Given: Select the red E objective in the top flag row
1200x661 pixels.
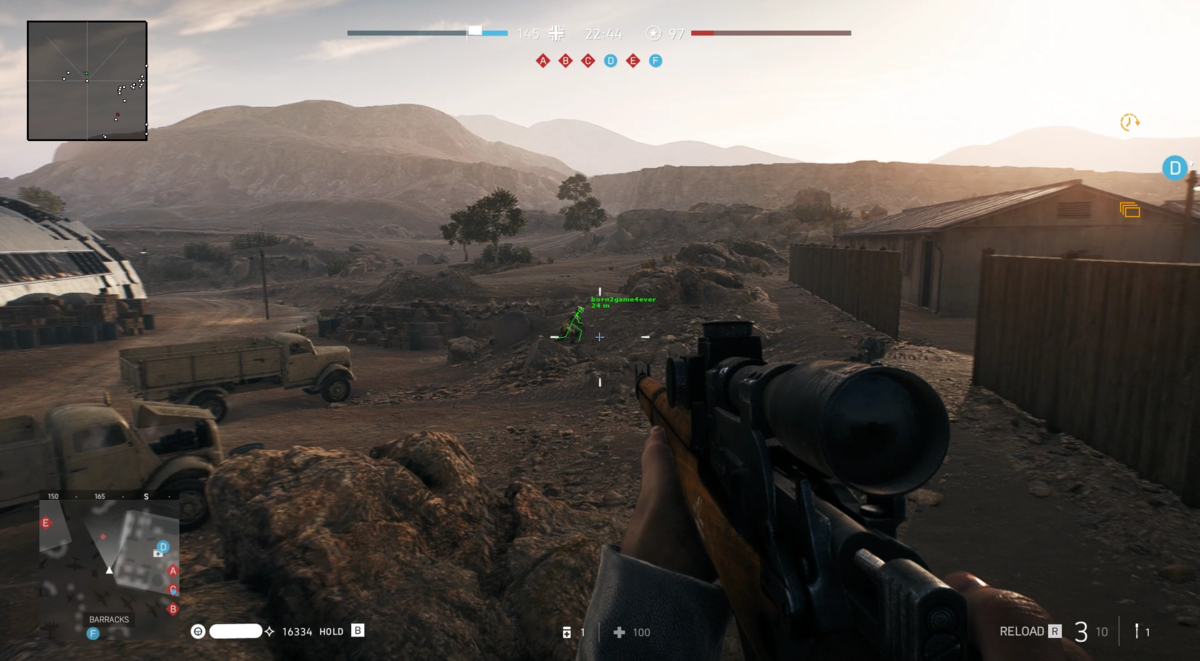Looking at the screenshot, I should [x=633, y=61].
